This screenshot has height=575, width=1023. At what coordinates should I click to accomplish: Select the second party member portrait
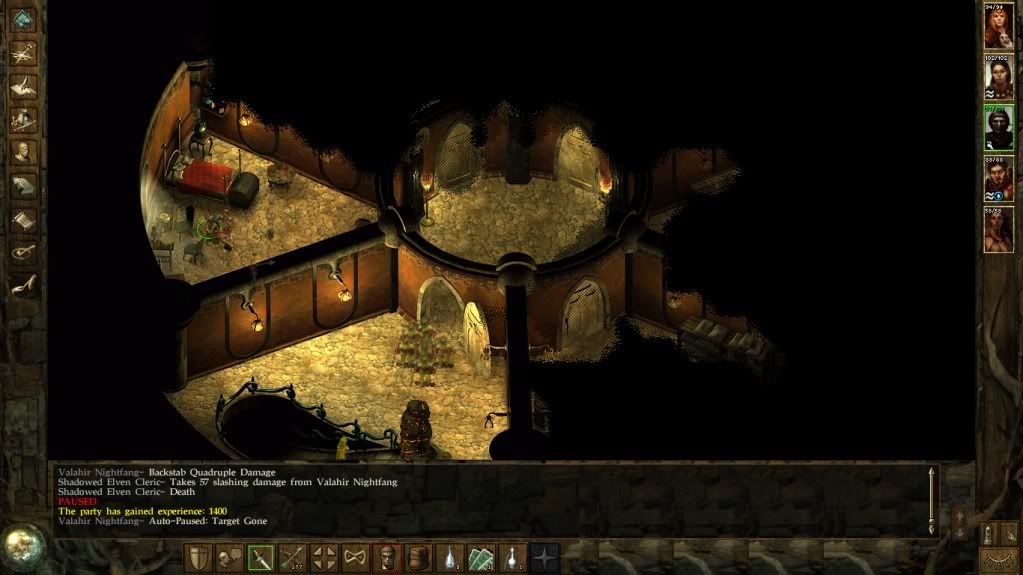[x=997, y=77]
